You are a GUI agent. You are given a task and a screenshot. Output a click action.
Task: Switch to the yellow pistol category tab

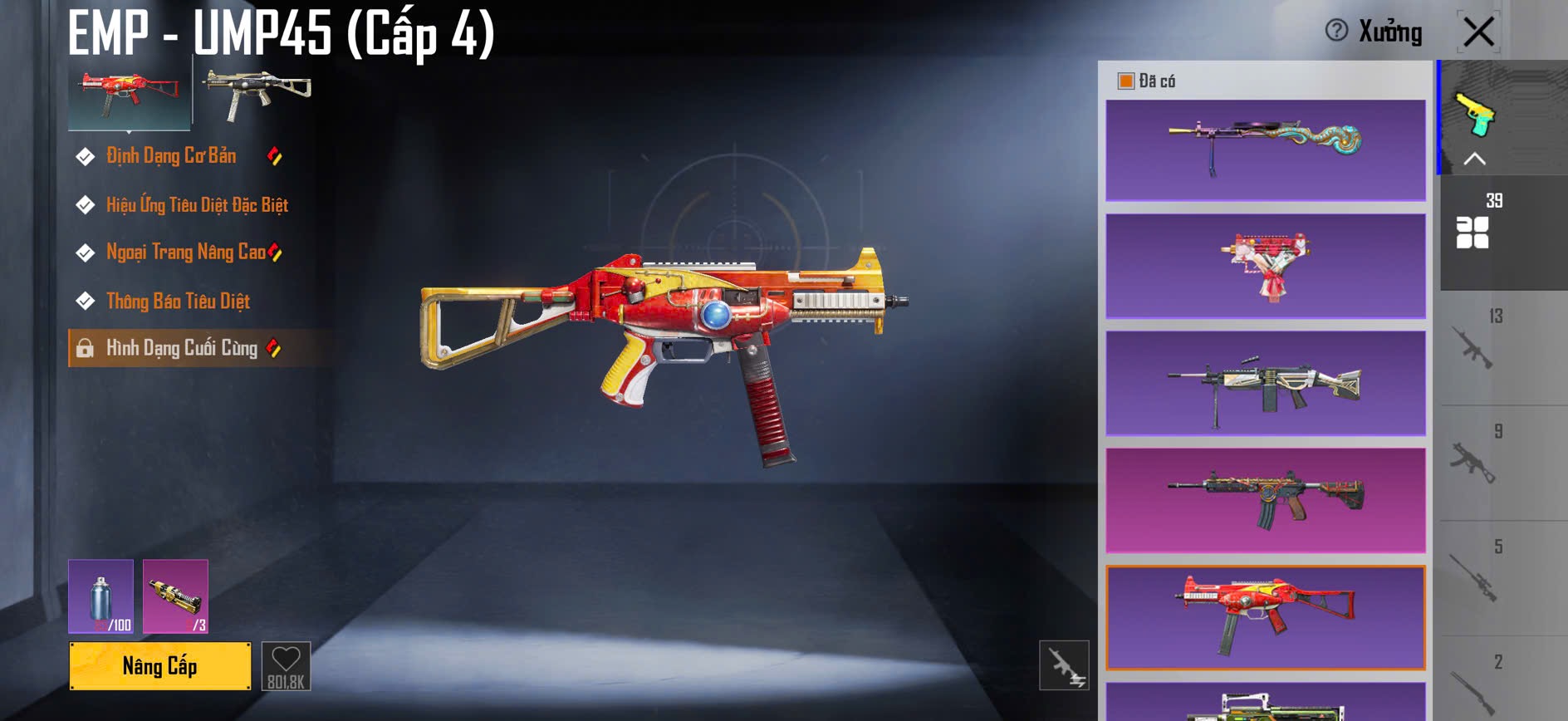click(1473, 116)
